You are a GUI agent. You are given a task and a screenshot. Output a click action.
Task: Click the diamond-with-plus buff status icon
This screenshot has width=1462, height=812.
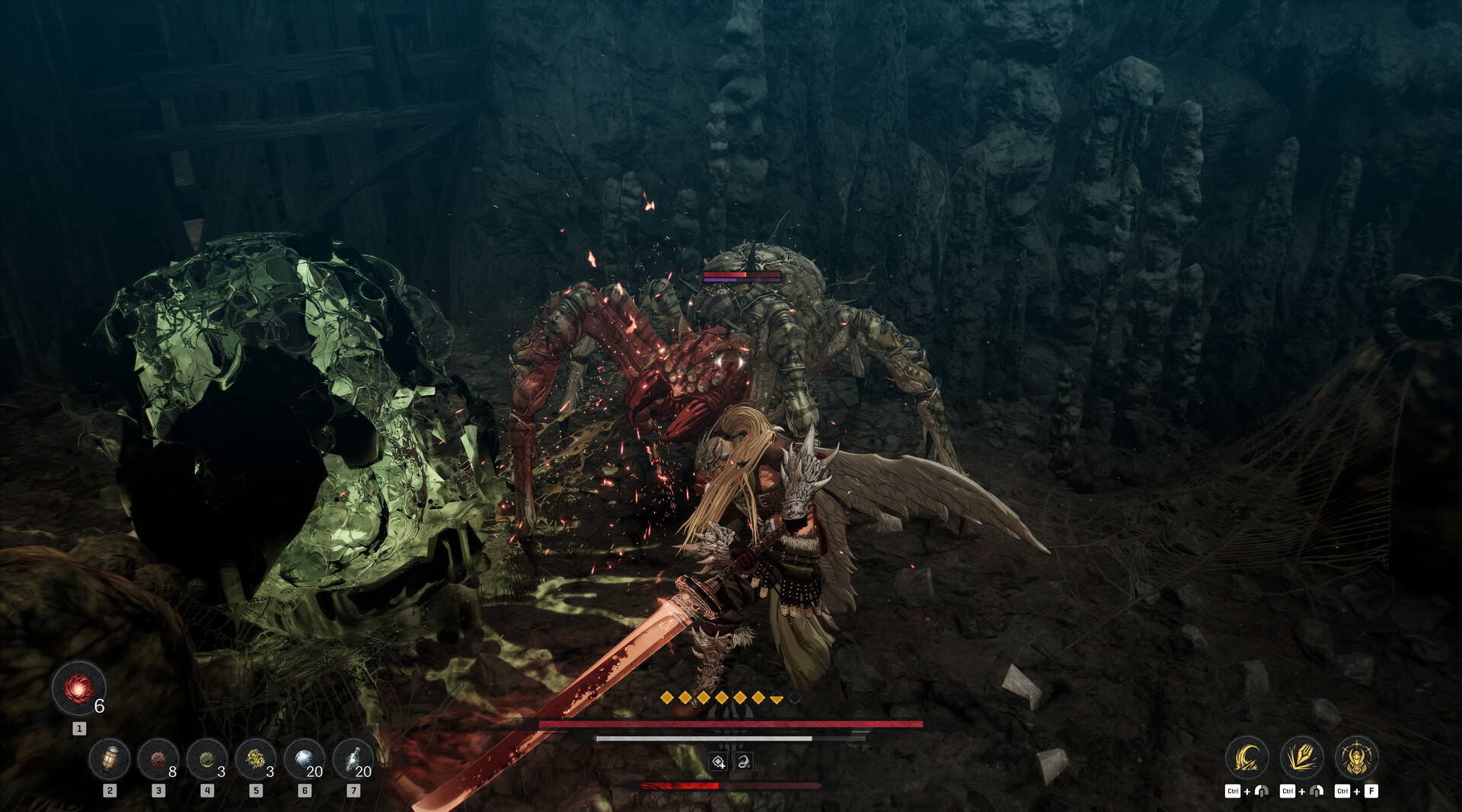(718, 762)
